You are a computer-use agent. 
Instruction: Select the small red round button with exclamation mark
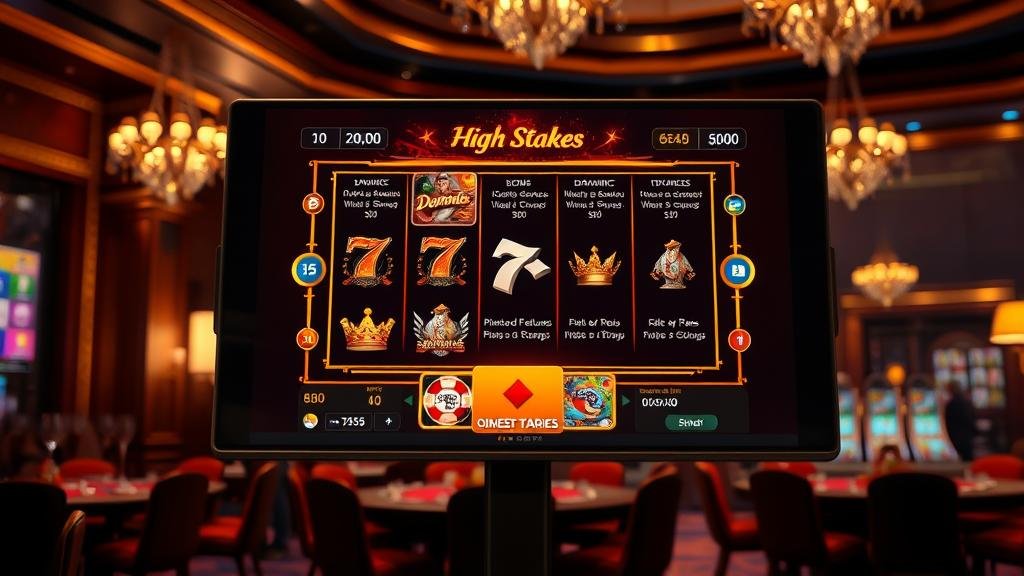[739, 339]
